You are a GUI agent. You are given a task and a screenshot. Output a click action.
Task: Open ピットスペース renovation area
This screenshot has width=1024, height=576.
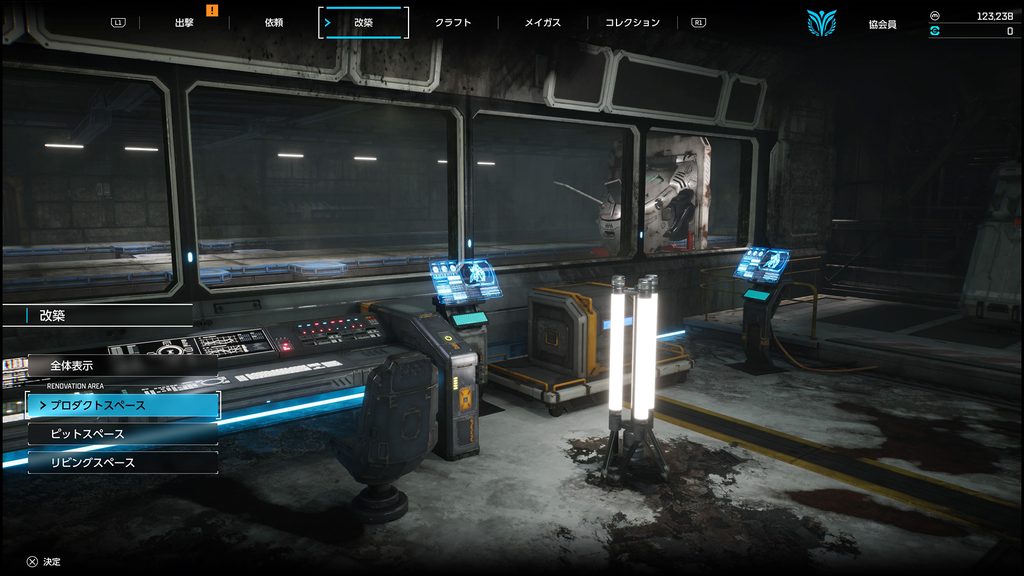point(122,434)
